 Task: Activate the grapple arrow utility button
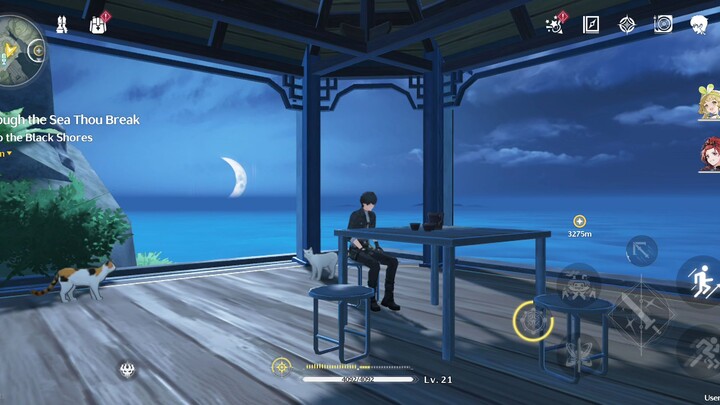(x=641, y=249)
